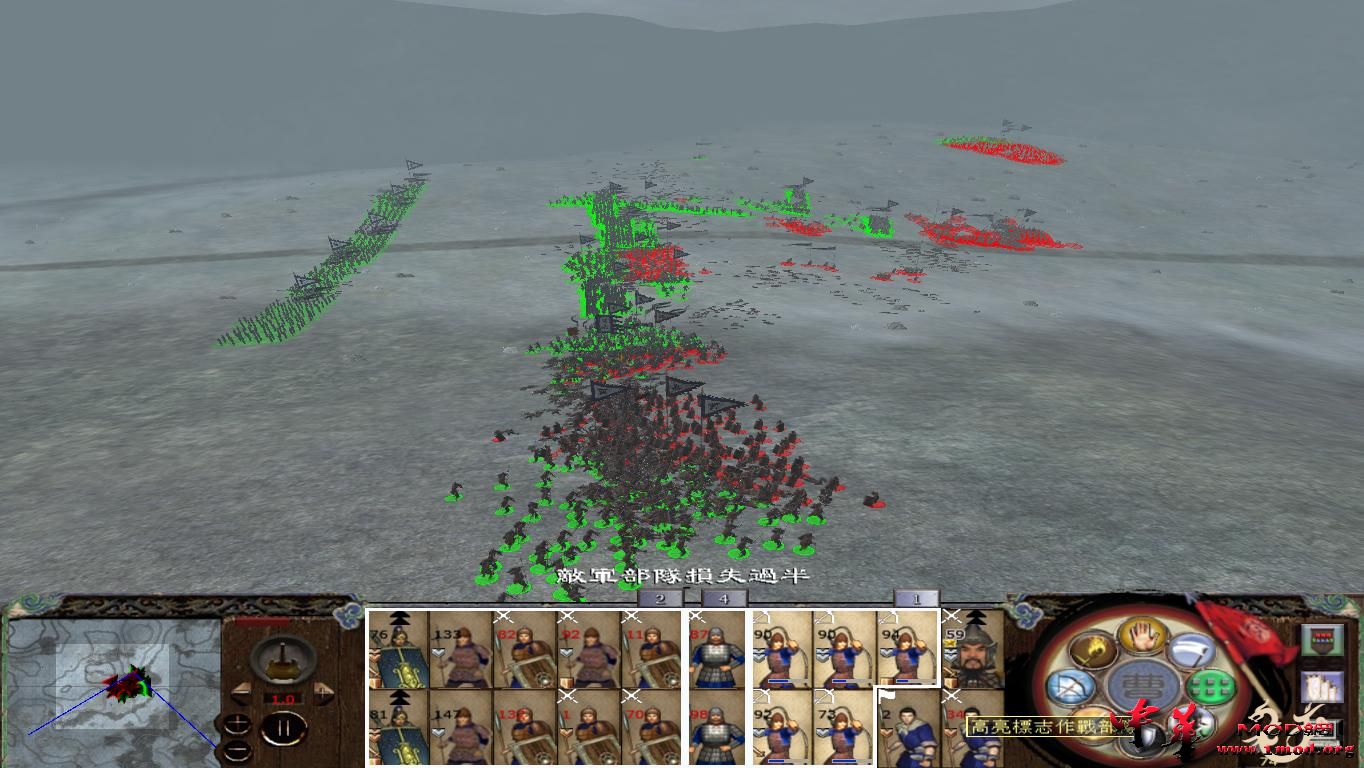The image size is (1364, 768).
Task: Select the bow skirmish icon on radial panel
Action: (1070, 686)
